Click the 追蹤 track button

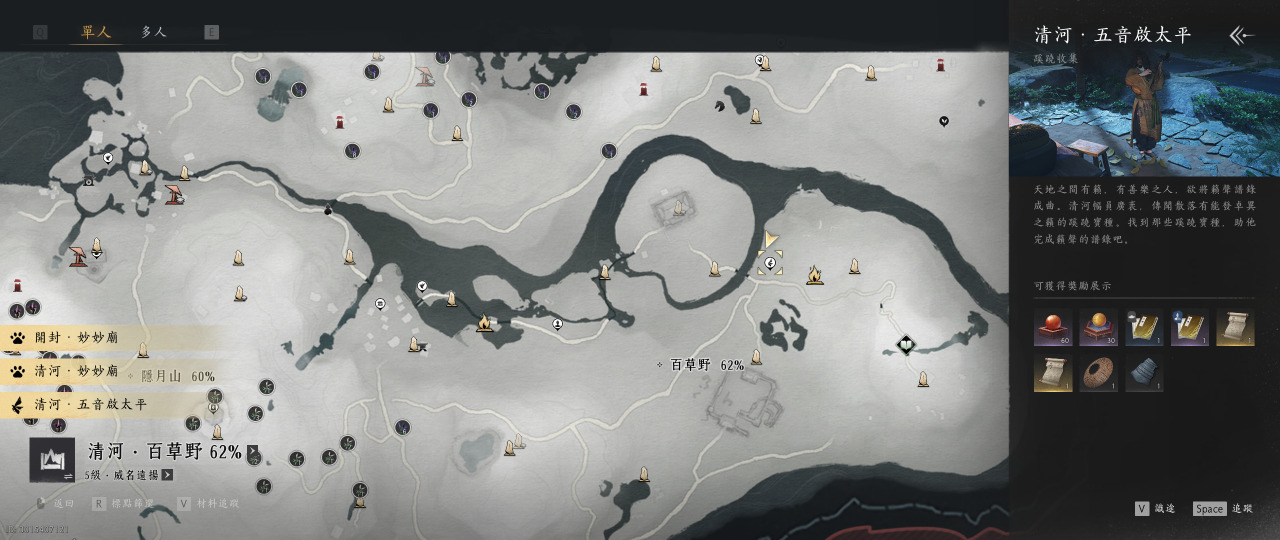pos(1222,509)
